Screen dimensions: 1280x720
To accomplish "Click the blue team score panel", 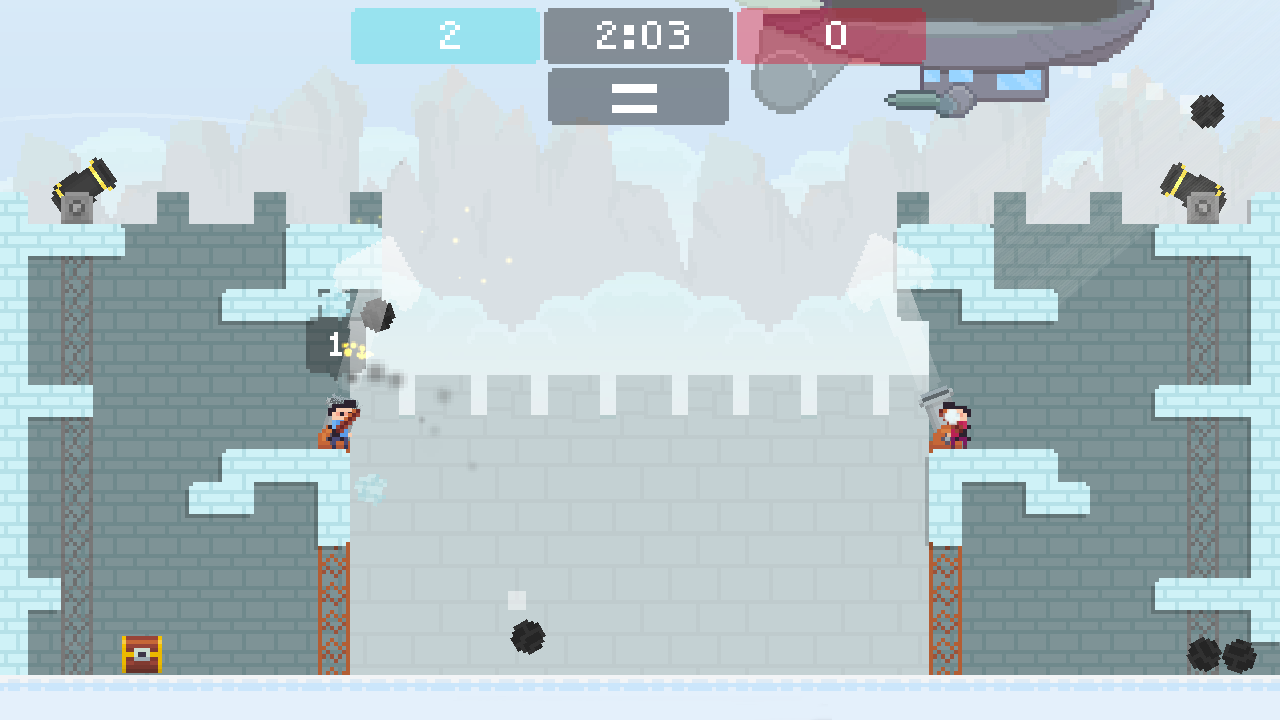I will tap(443, 36).
